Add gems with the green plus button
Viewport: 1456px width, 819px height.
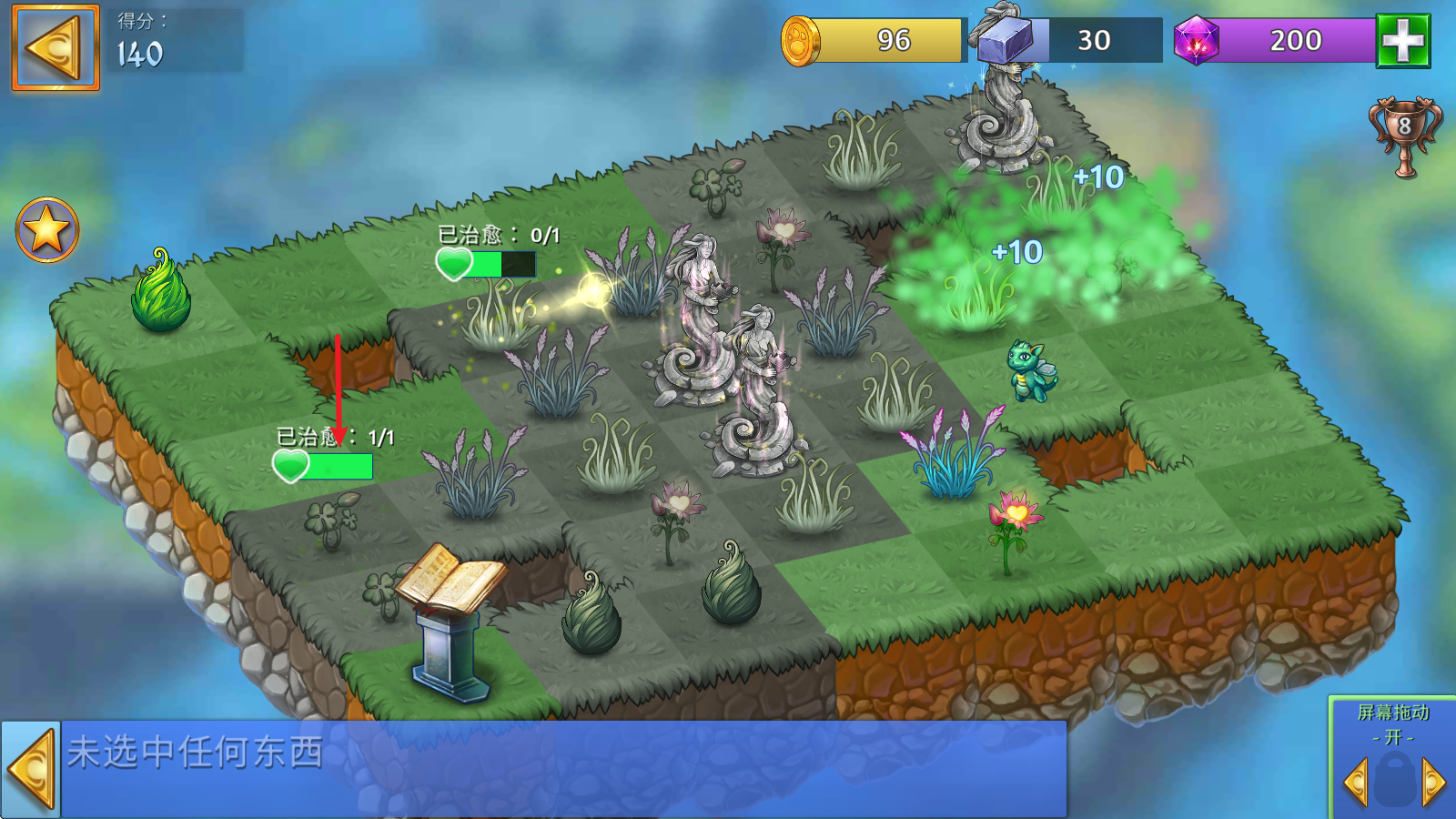(x=1402, y=41)
